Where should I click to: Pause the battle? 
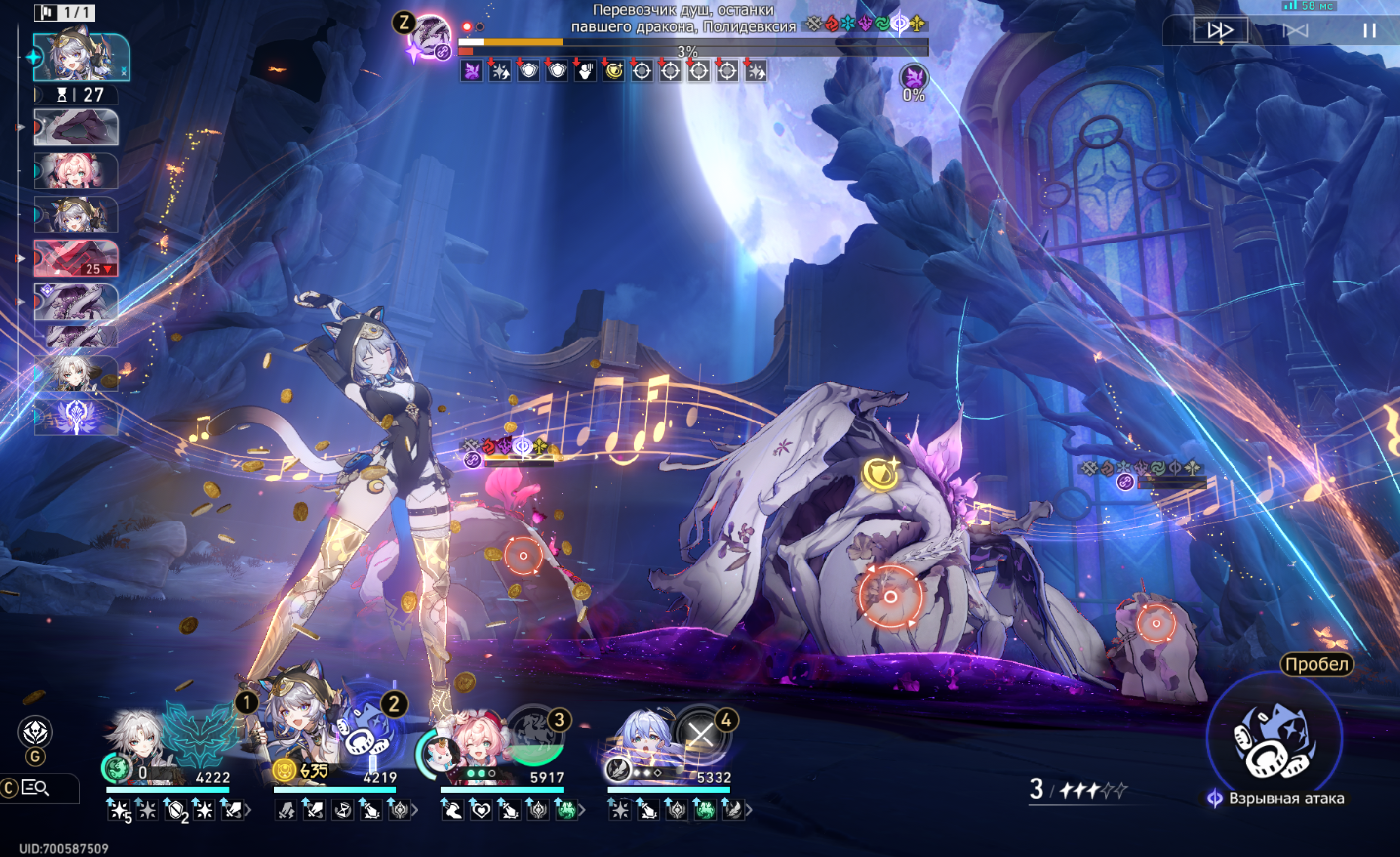click(x=1369, y=31)
